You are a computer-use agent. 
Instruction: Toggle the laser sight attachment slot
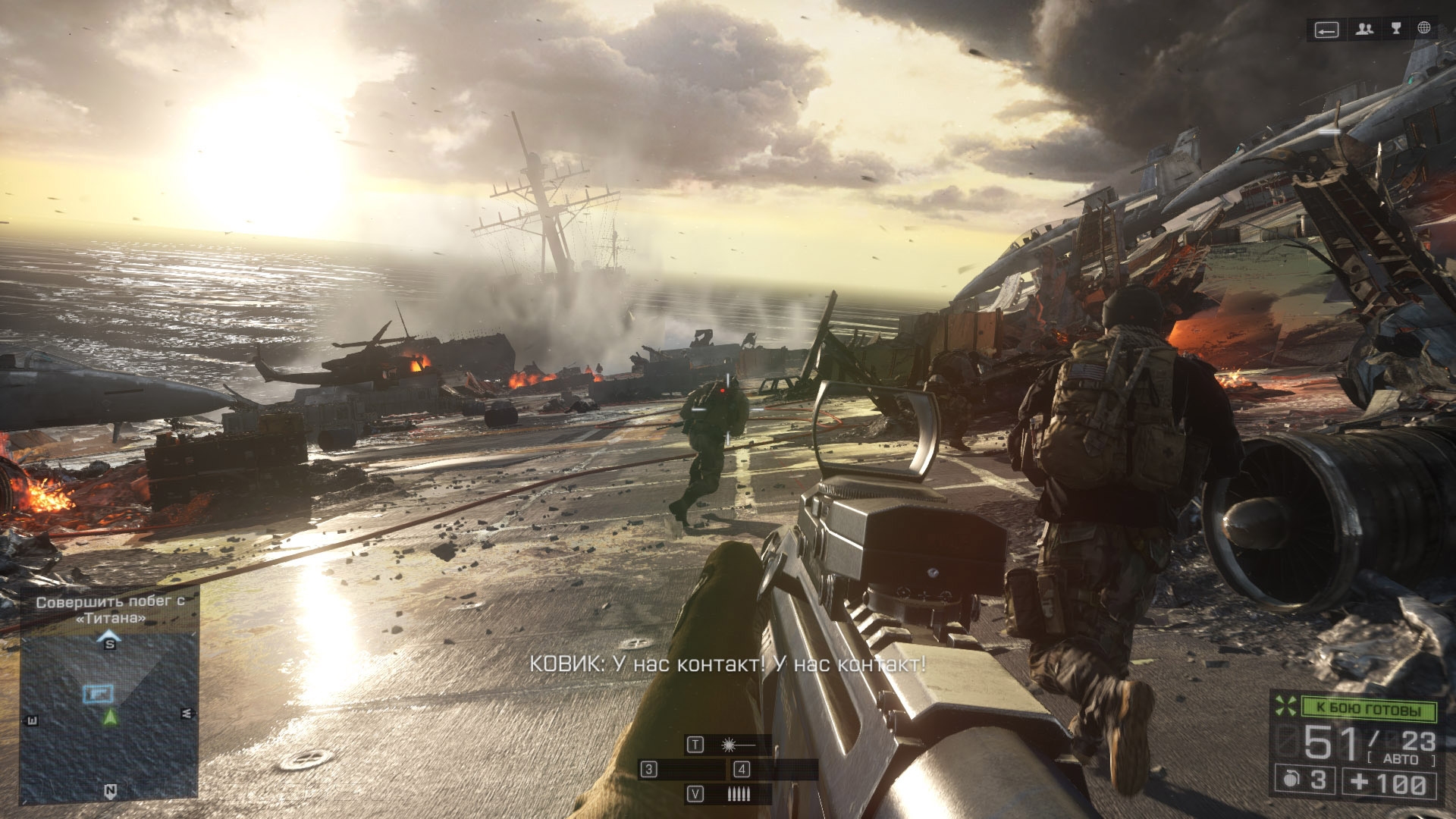click(x=729, y=745)
